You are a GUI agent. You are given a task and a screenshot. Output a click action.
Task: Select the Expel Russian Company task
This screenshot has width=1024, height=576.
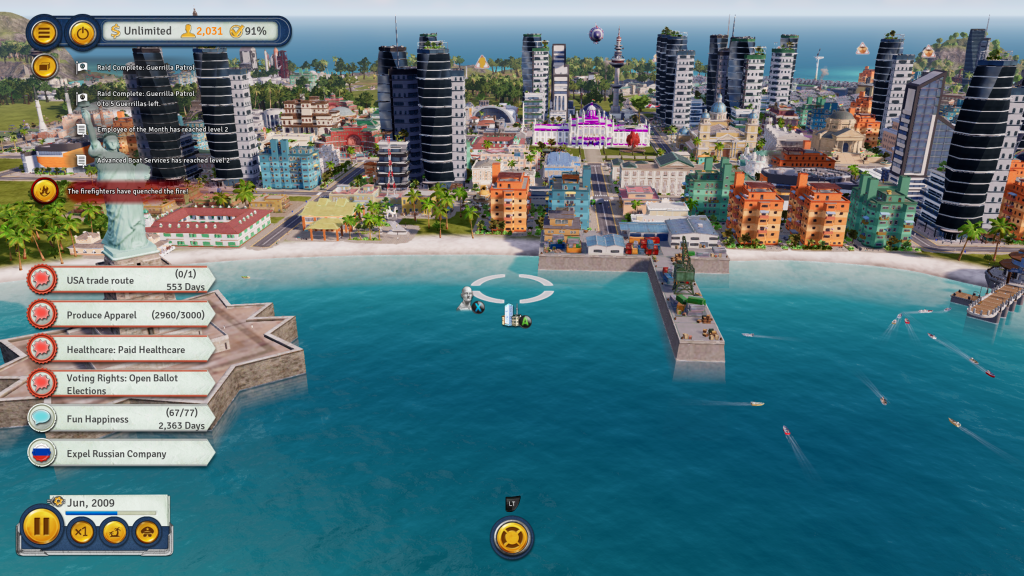[x=120, y=453]
